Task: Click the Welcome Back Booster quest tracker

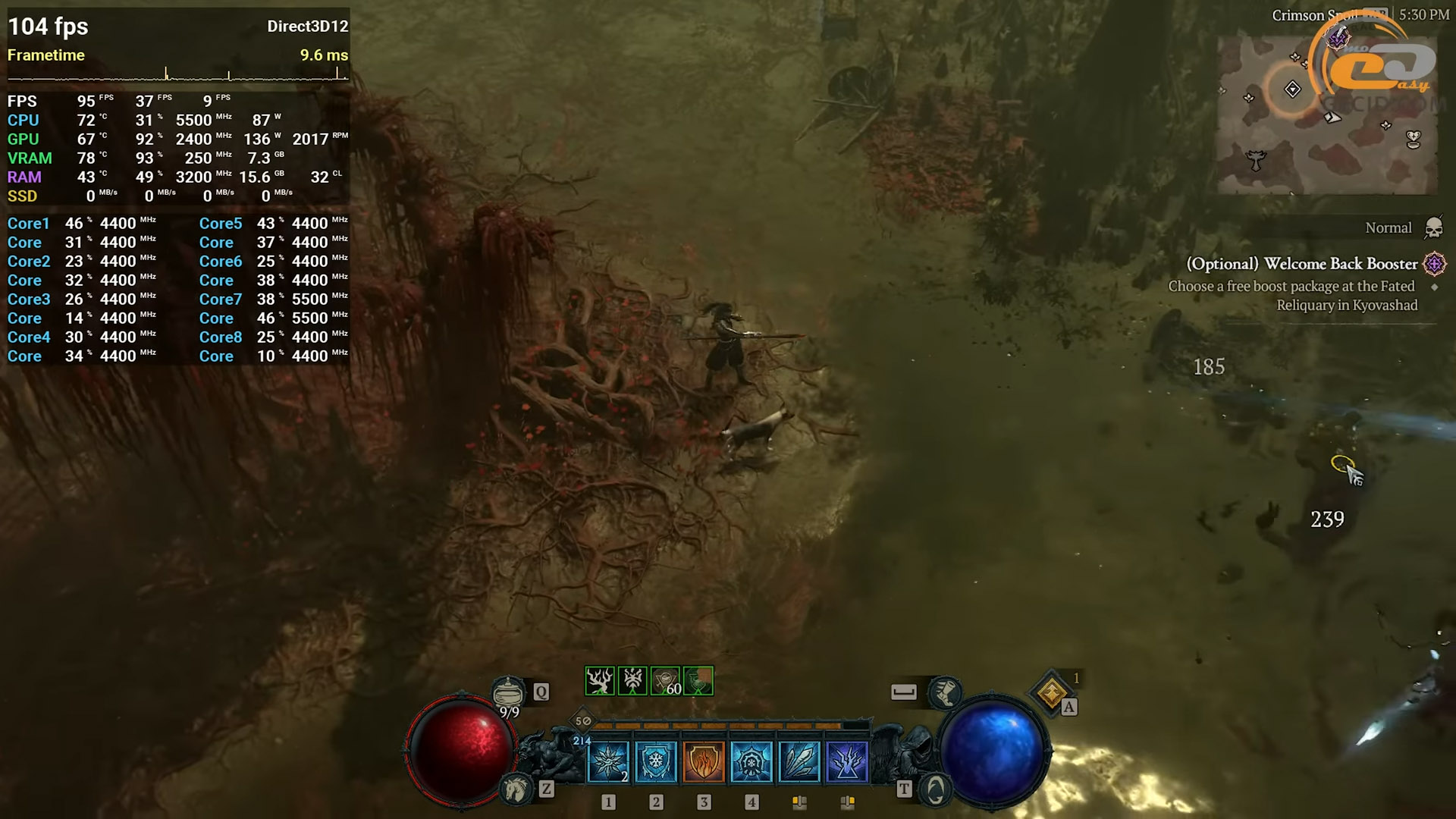Action: tap(1302, 264)
